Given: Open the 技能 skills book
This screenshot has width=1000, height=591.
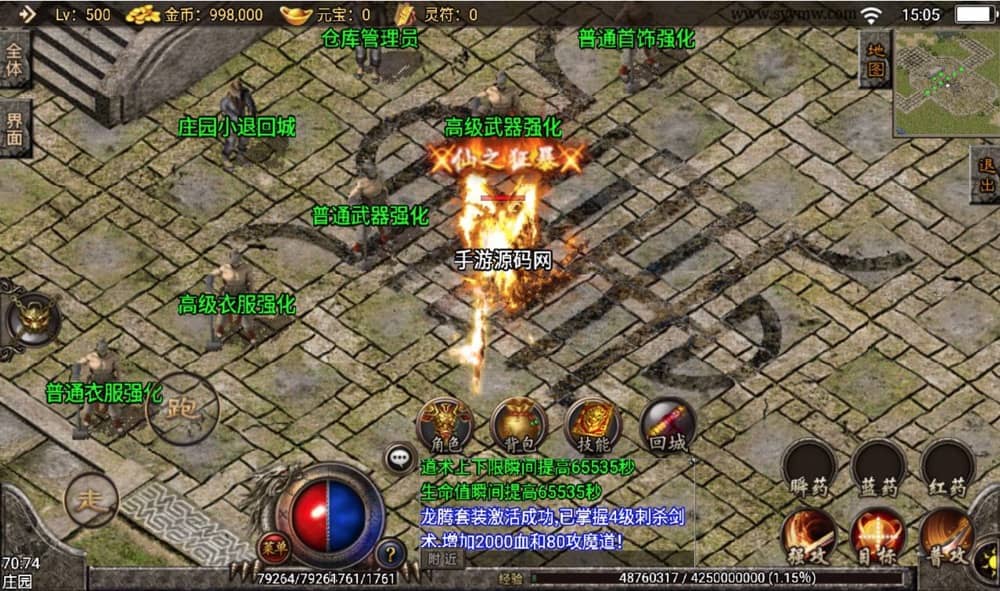Looking at the screenshot, I should [593, 425].
